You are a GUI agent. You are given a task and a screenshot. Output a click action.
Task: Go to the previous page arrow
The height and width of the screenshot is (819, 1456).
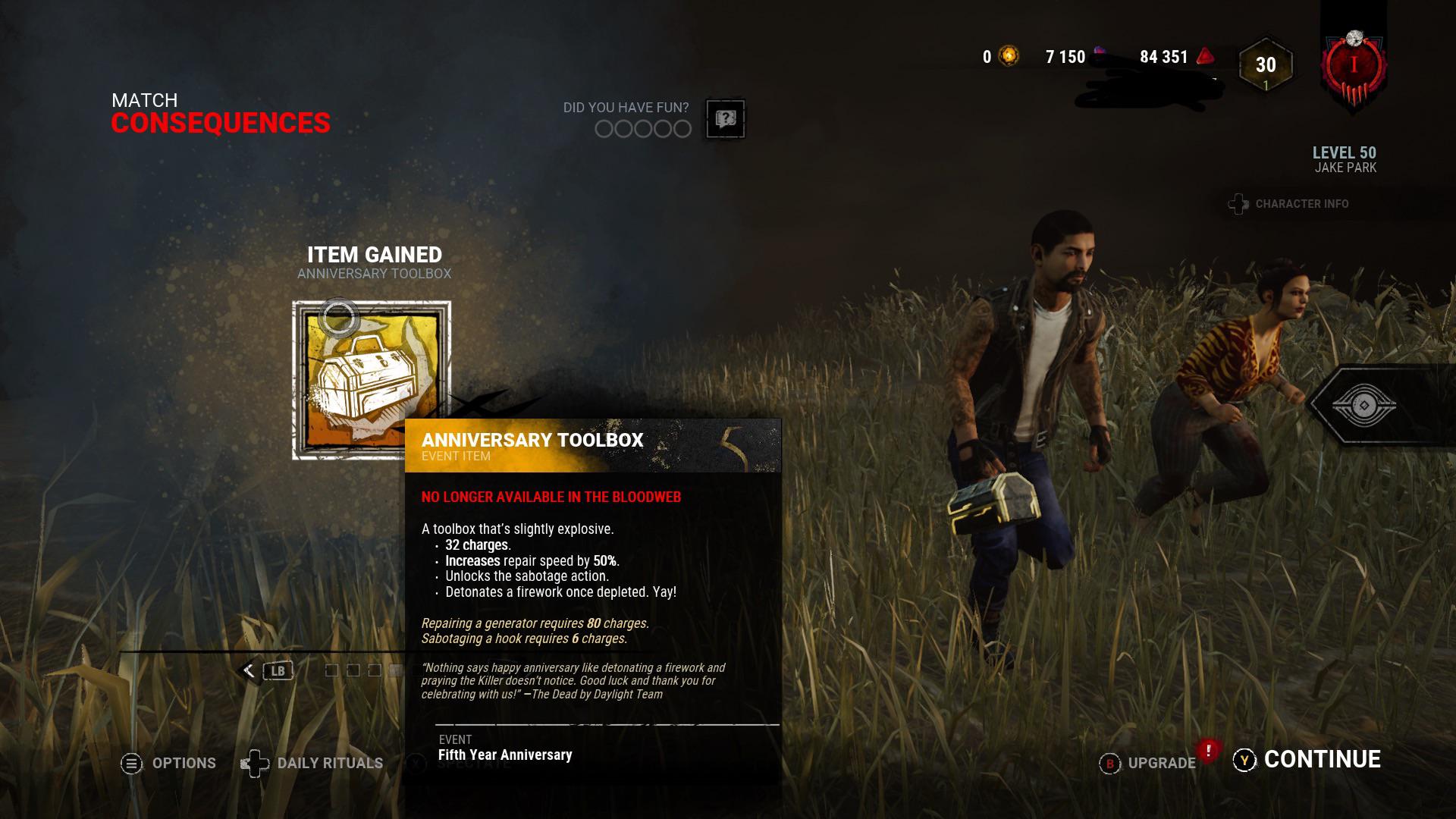pos(249,670)
